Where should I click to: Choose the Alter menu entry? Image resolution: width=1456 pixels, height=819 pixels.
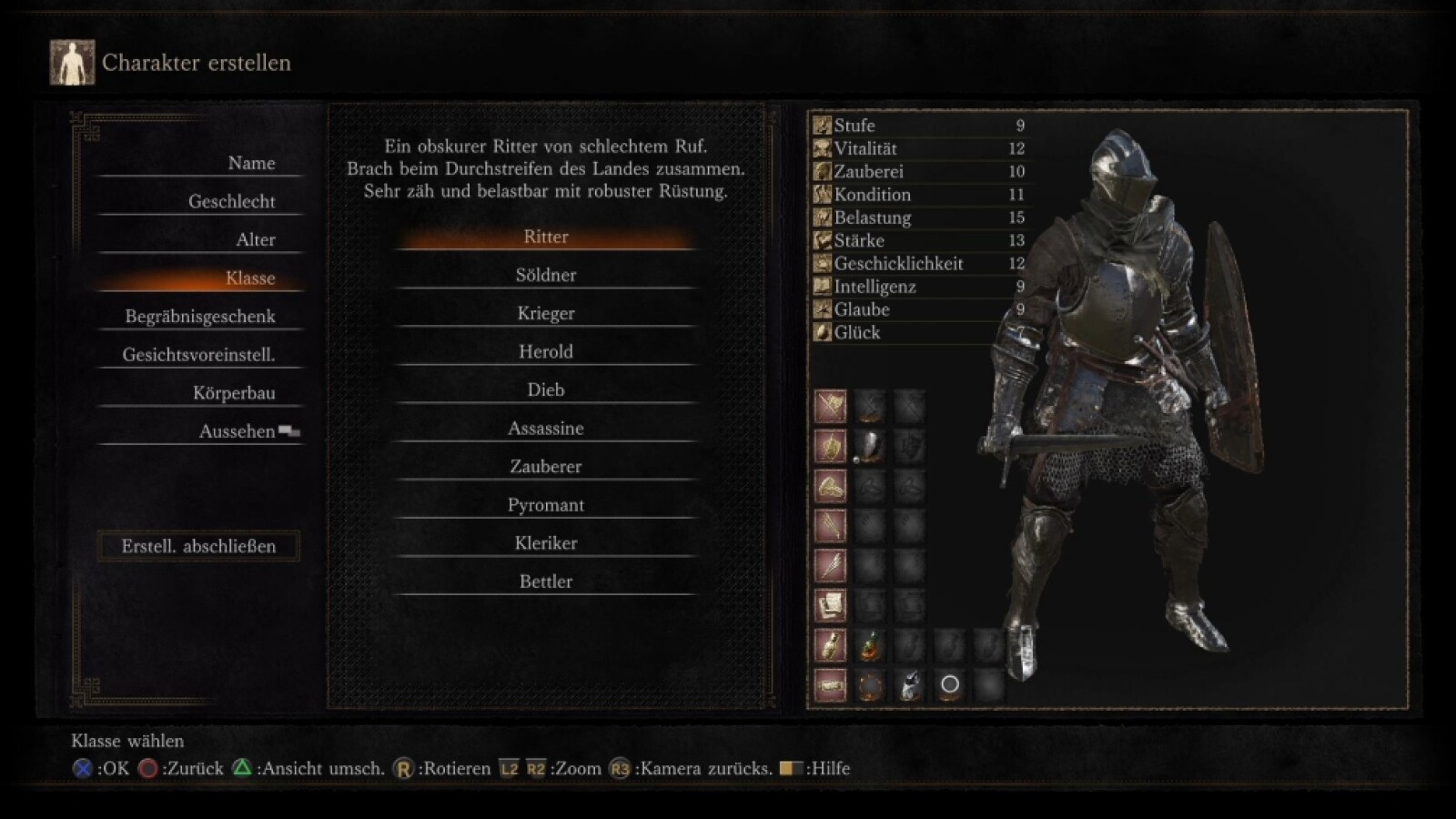(255, 239)
